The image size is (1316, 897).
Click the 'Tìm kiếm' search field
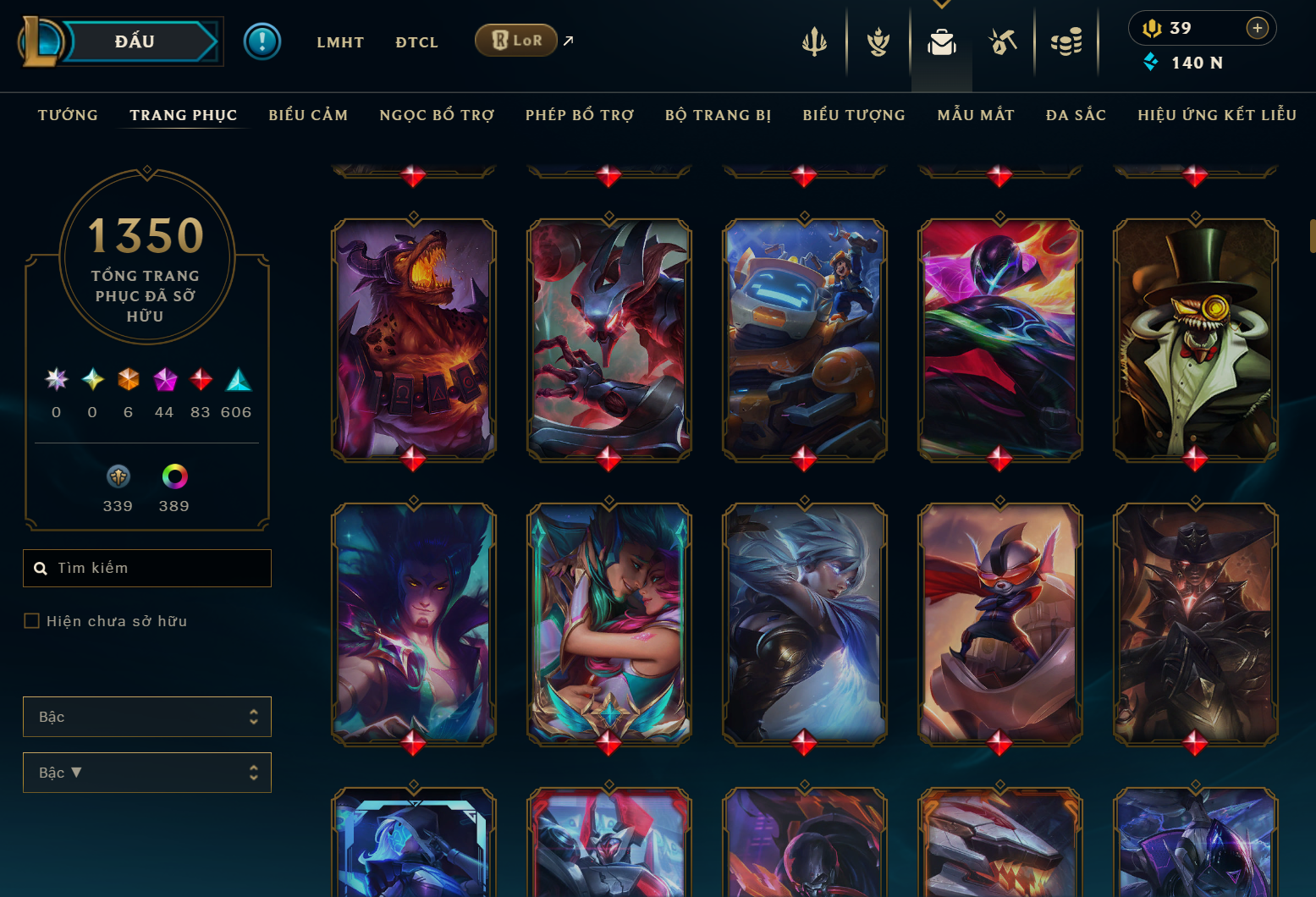(146, 568)
